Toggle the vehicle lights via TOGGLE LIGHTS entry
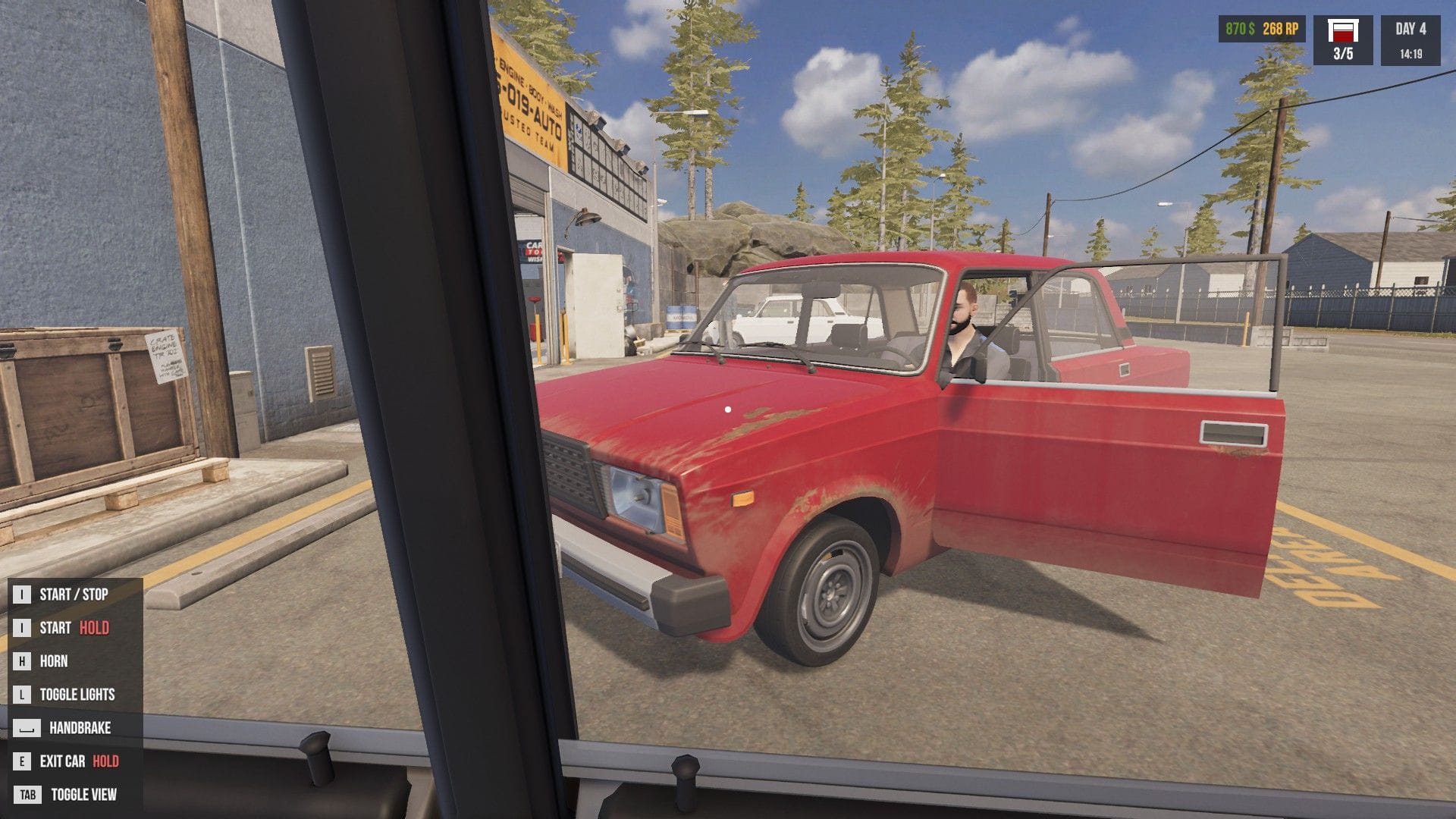The image size is (1456, 819). coord(80,694)
